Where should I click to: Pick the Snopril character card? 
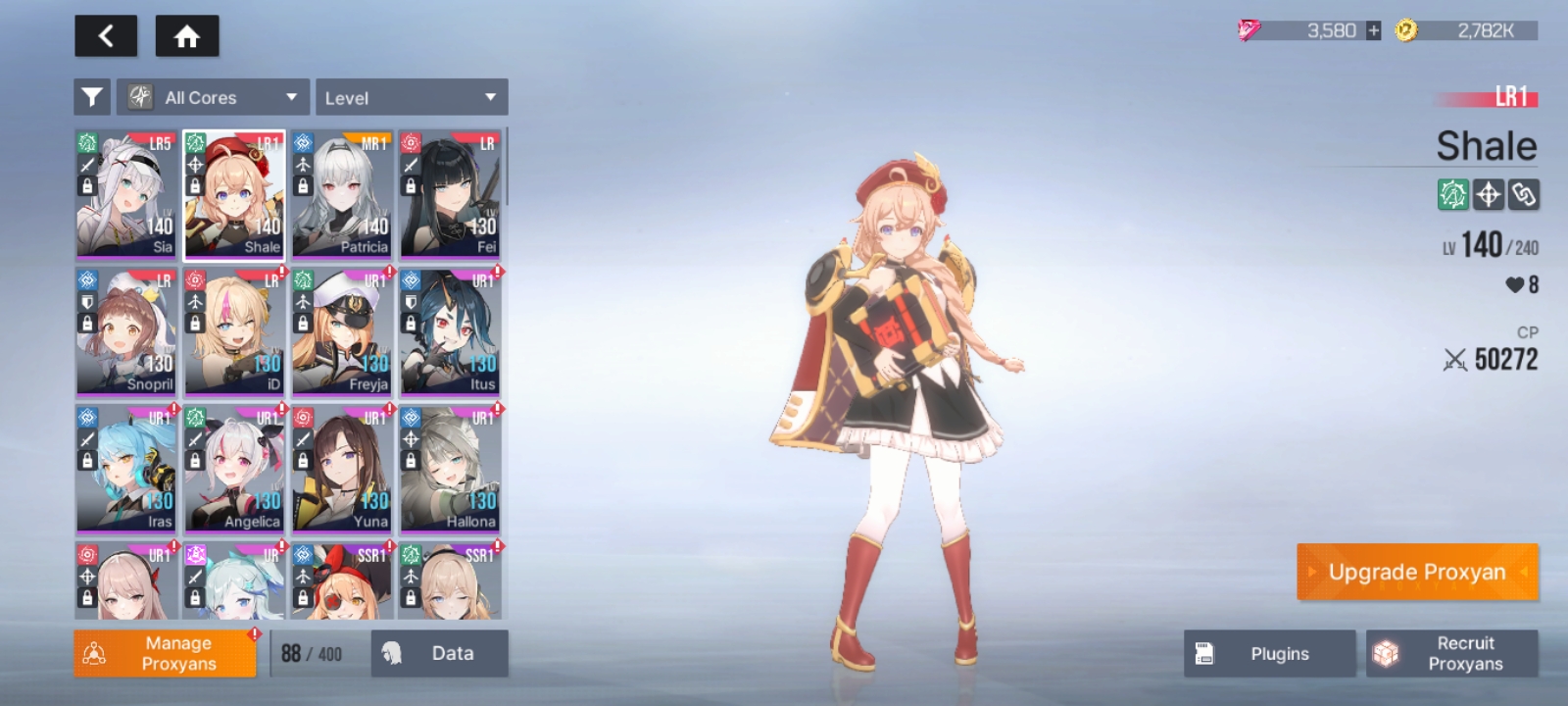tap(126, 331)
